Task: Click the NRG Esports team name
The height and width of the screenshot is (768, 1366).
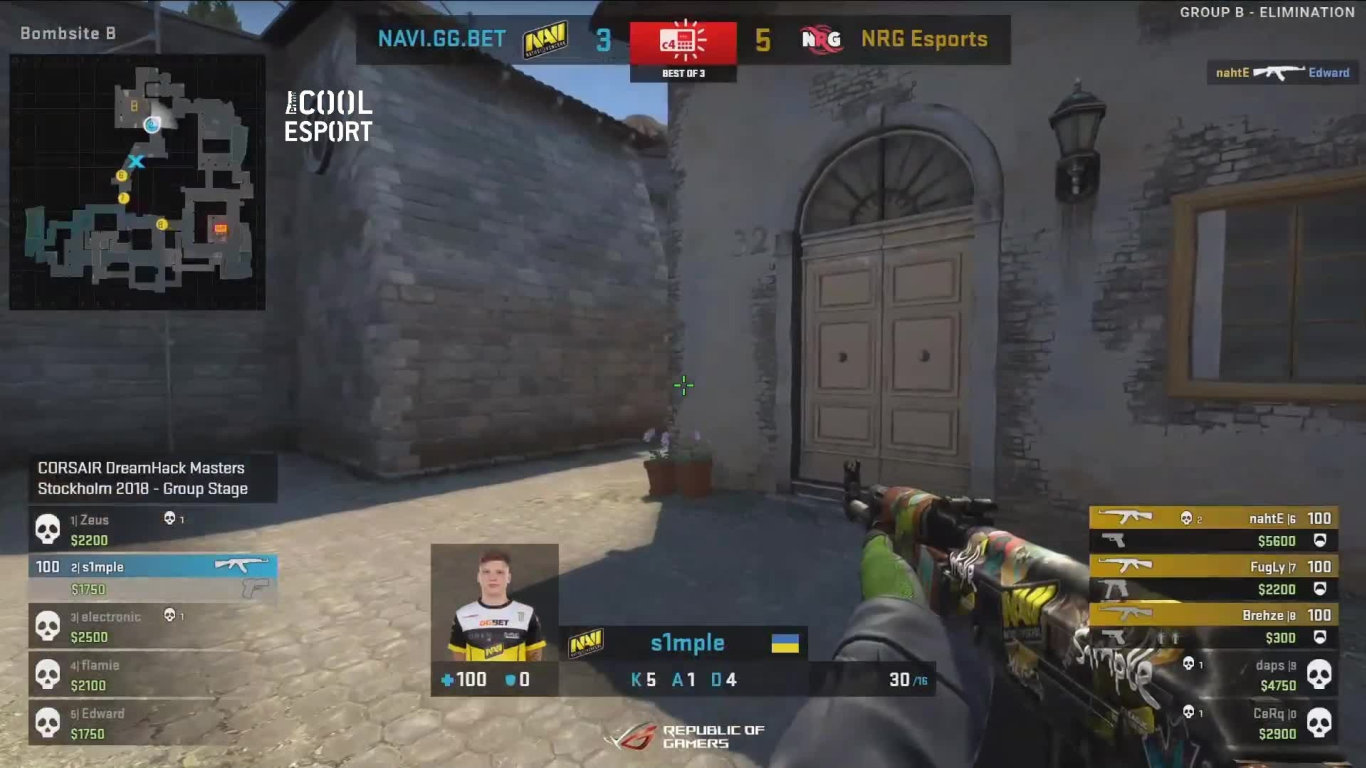Action: point(923,39)
